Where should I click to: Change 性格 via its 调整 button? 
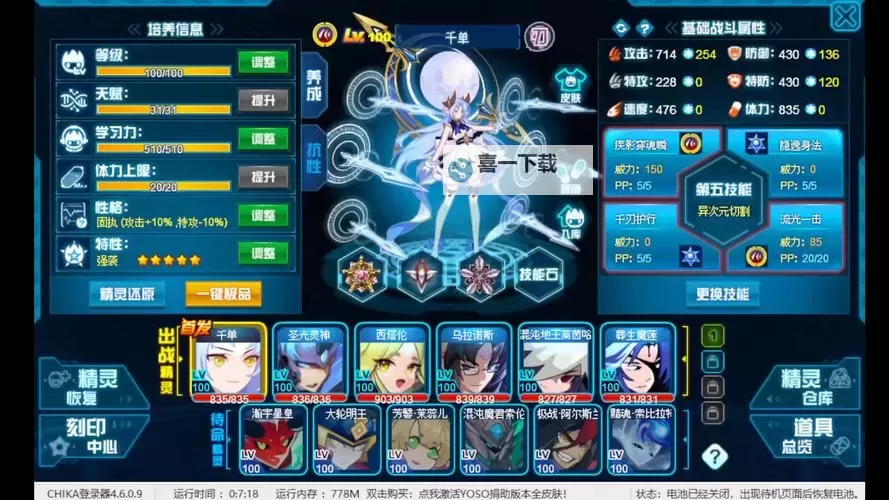point(263,215)
